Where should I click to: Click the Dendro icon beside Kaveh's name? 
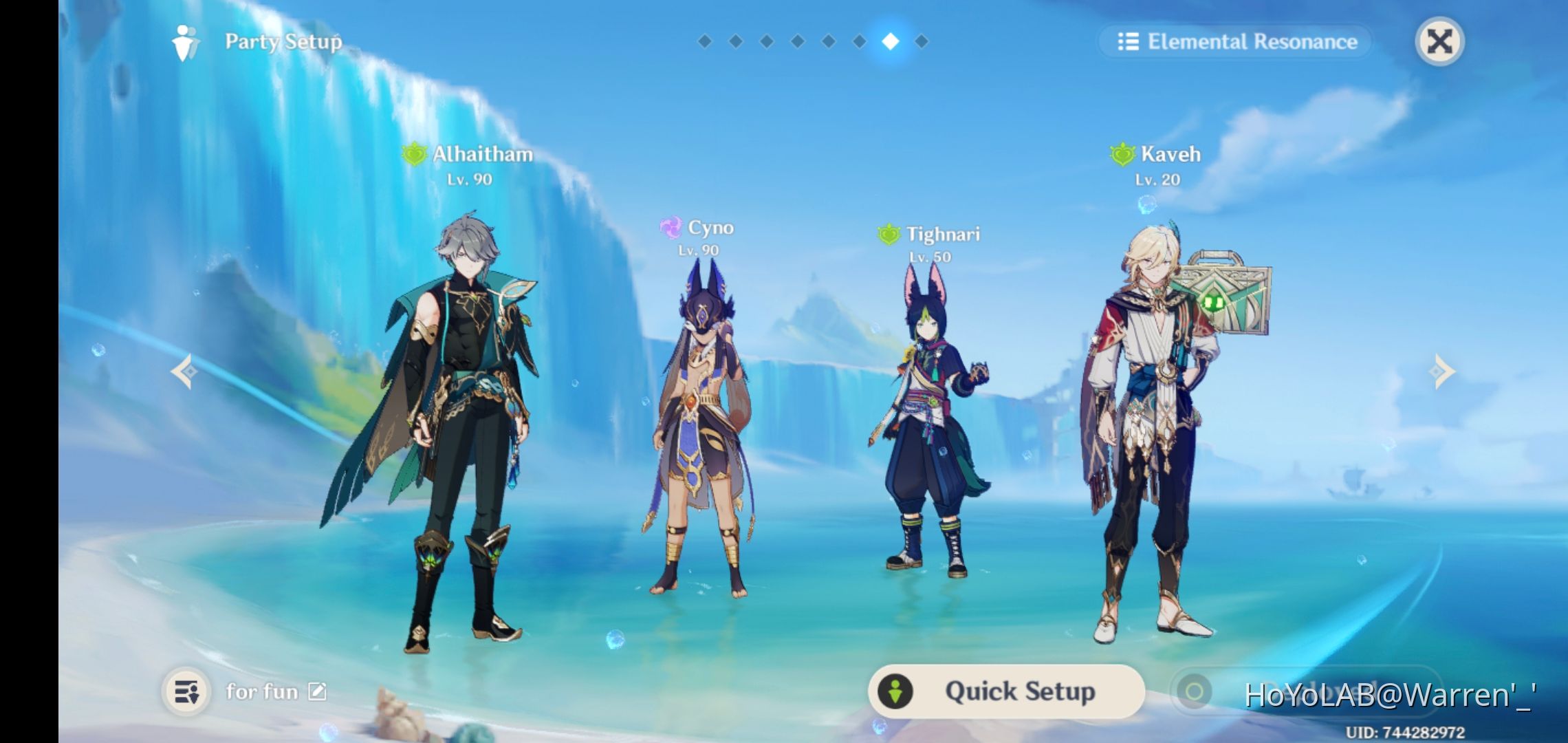pyautogui.click(x=1122, y=153)
